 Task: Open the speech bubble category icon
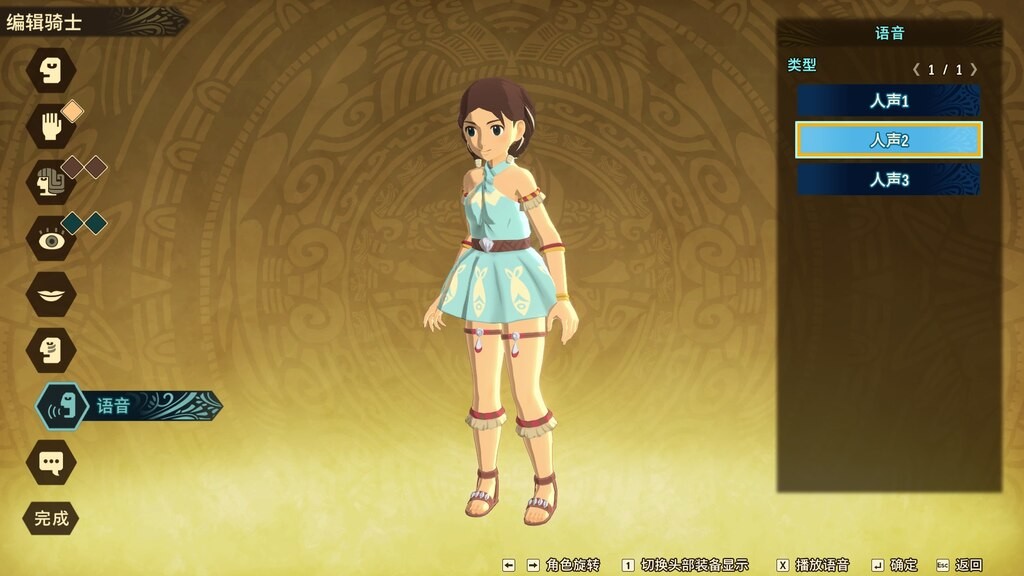click(x=51, y=462)
